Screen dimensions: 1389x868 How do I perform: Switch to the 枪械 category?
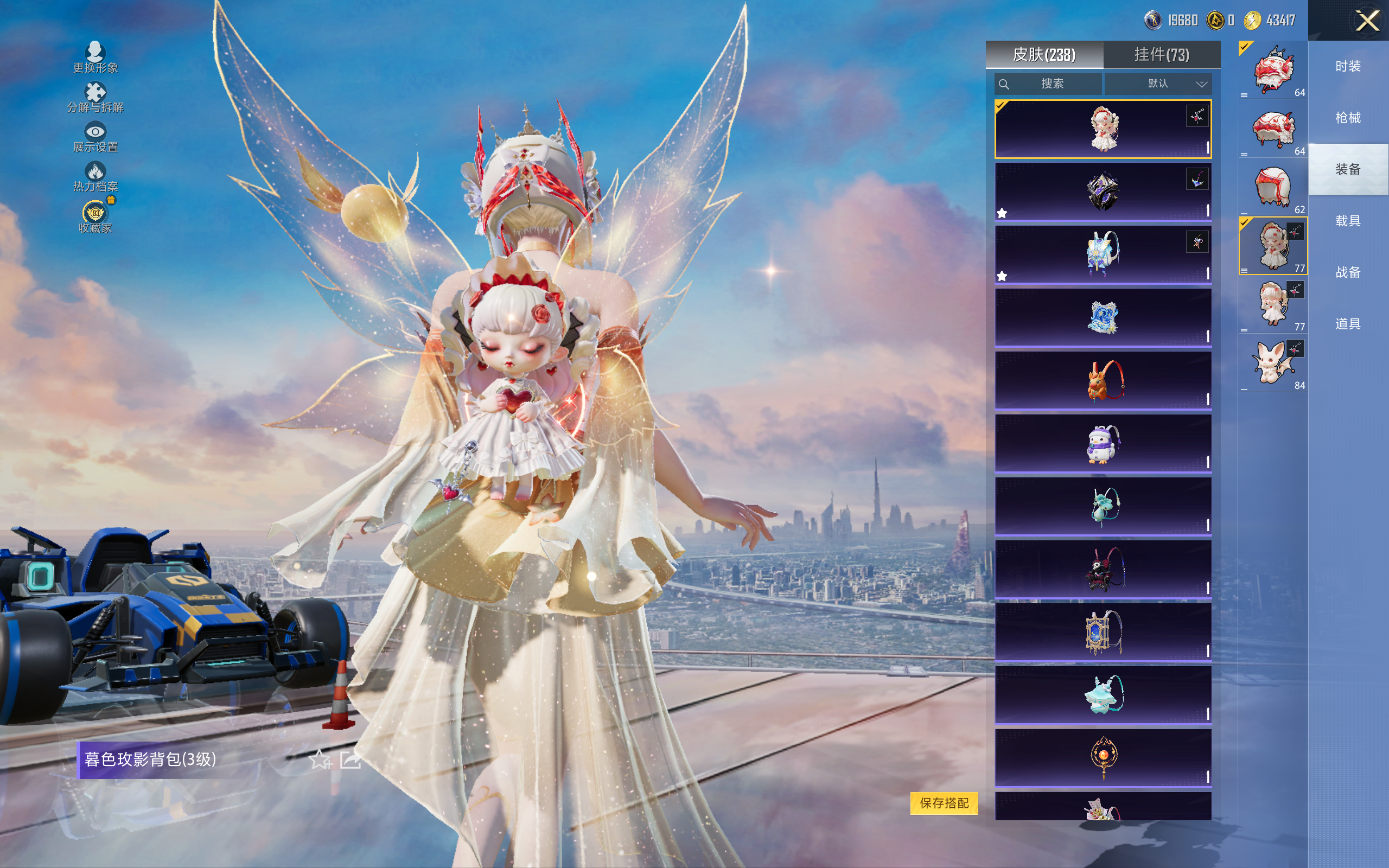pos(1348,118)
